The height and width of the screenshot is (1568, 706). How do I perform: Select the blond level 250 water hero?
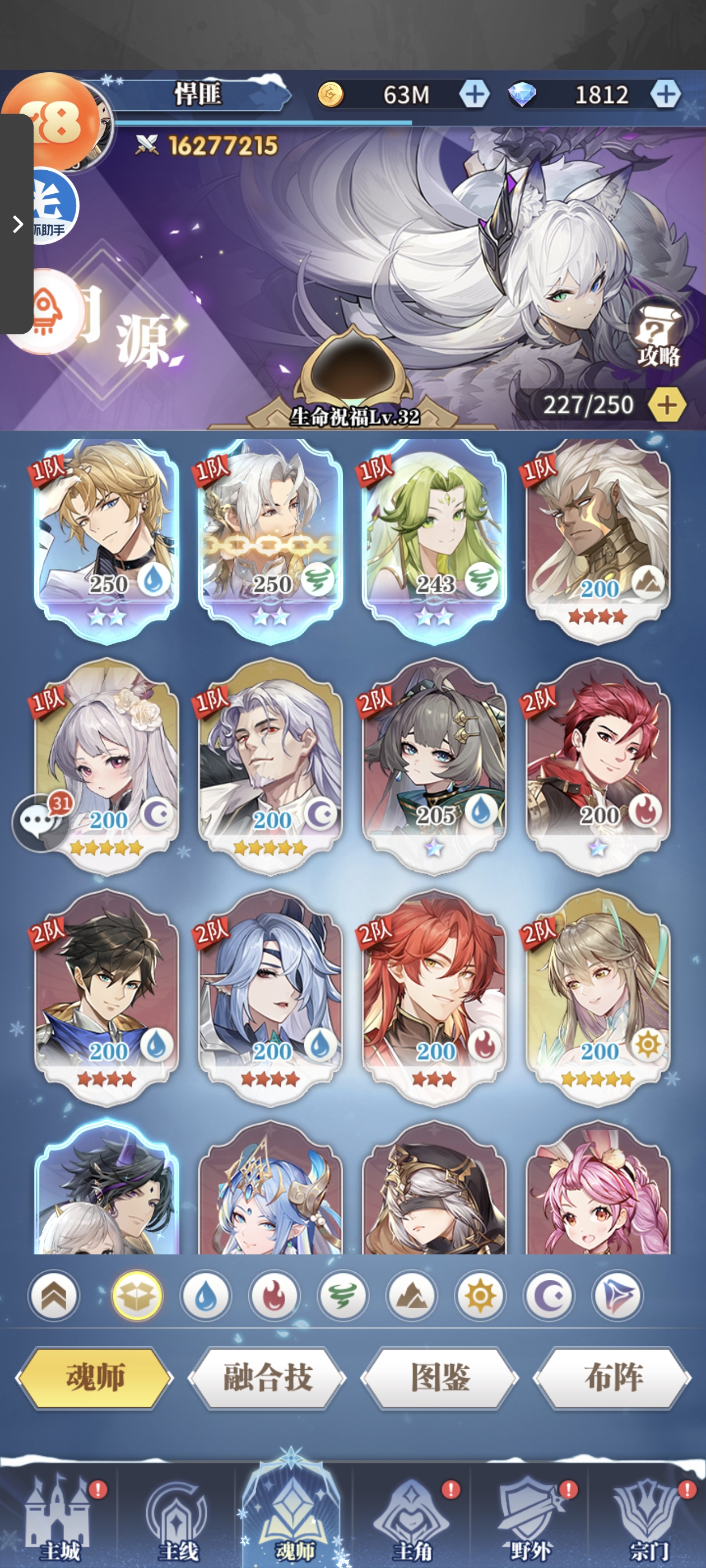pyautogui.click(x=106, y=536)
